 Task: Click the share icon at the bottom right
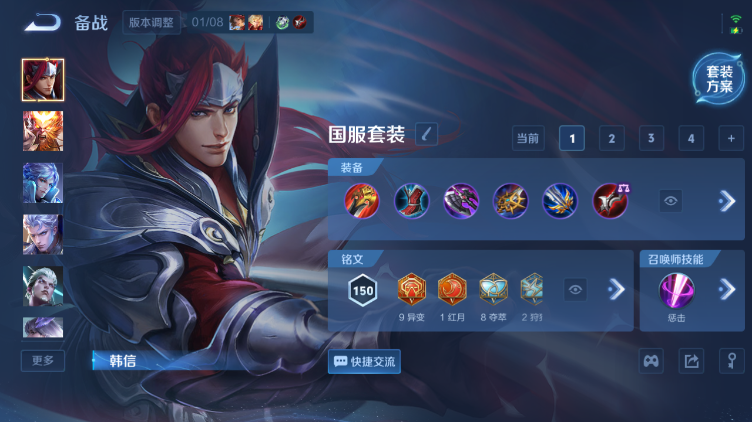point(691,361)
